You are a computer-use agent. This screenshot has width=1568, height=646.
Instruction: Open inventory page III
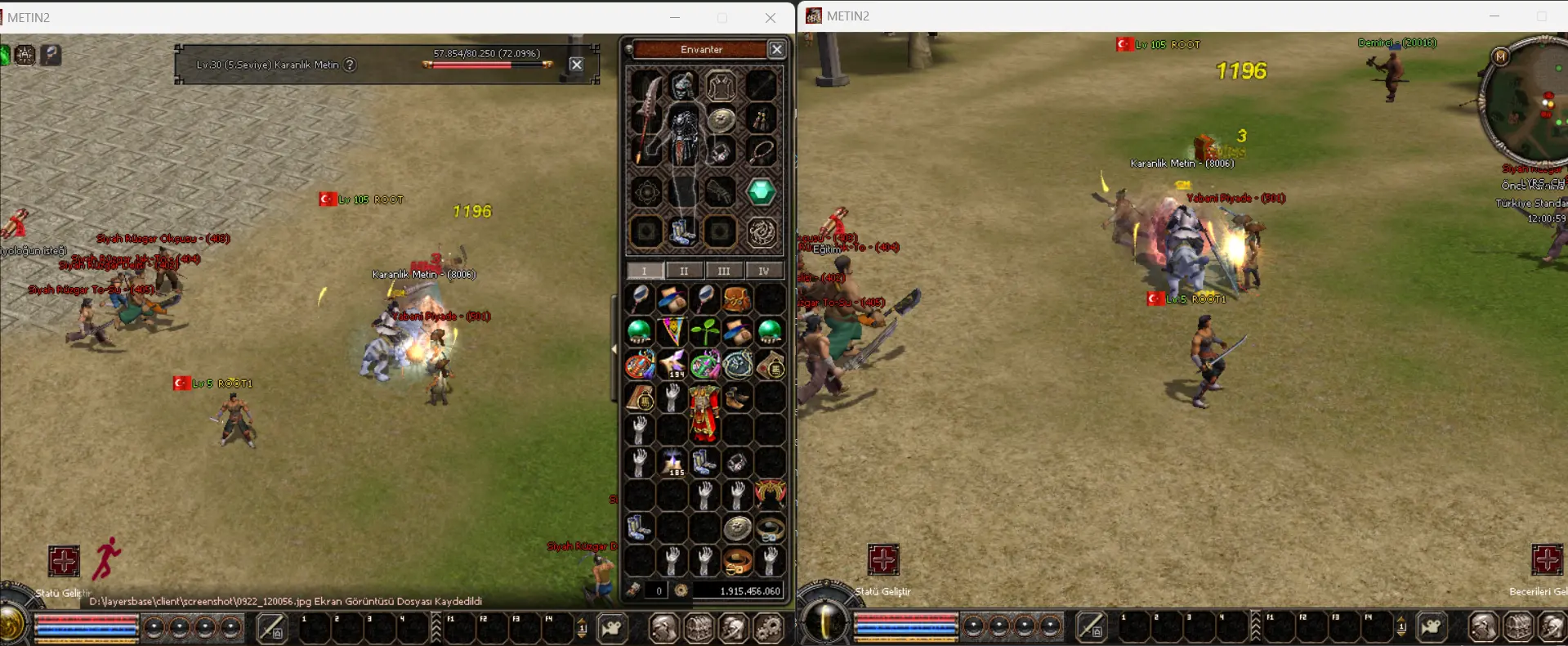724,271
